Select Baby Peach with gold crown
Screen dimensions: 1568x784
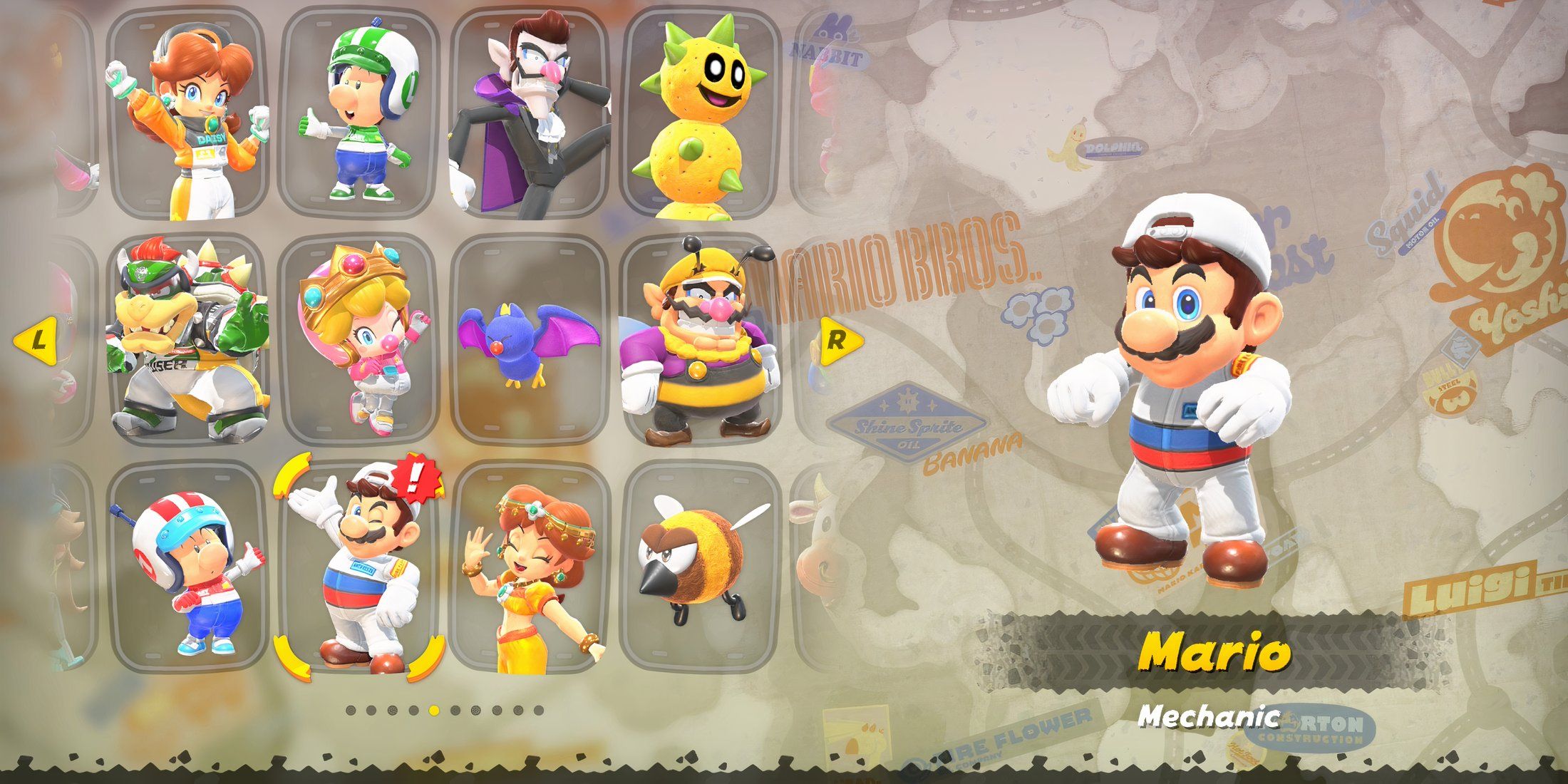tap(359, 339)
